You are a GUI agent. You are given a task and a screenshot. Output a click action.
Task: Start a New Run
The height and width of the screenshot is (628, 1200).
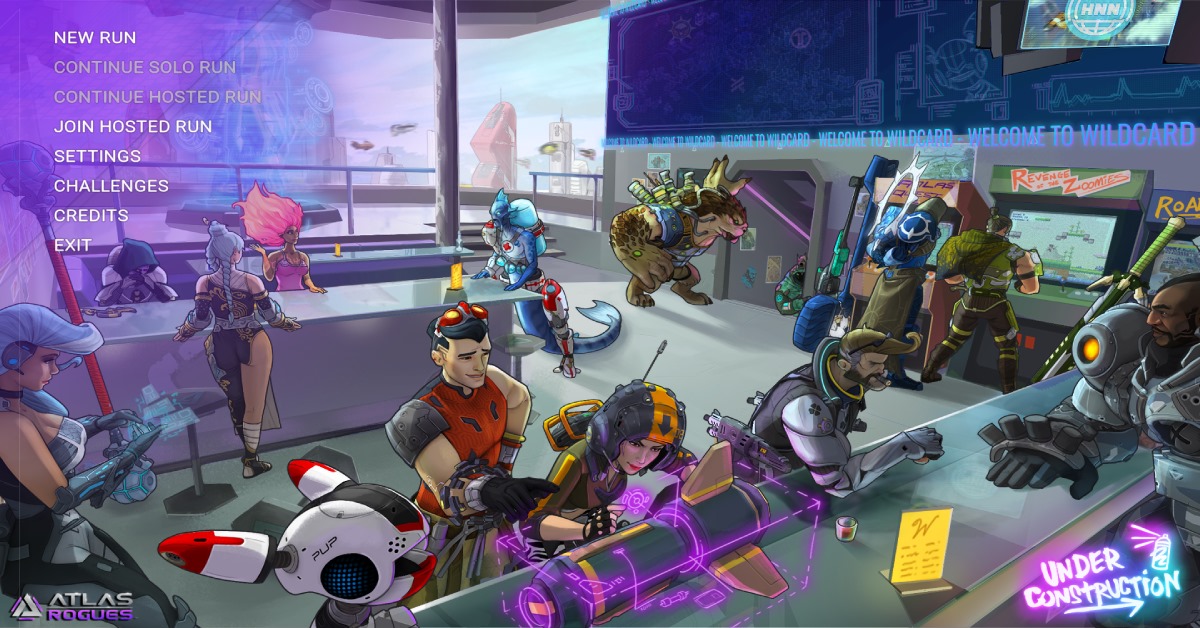point(95,38)
